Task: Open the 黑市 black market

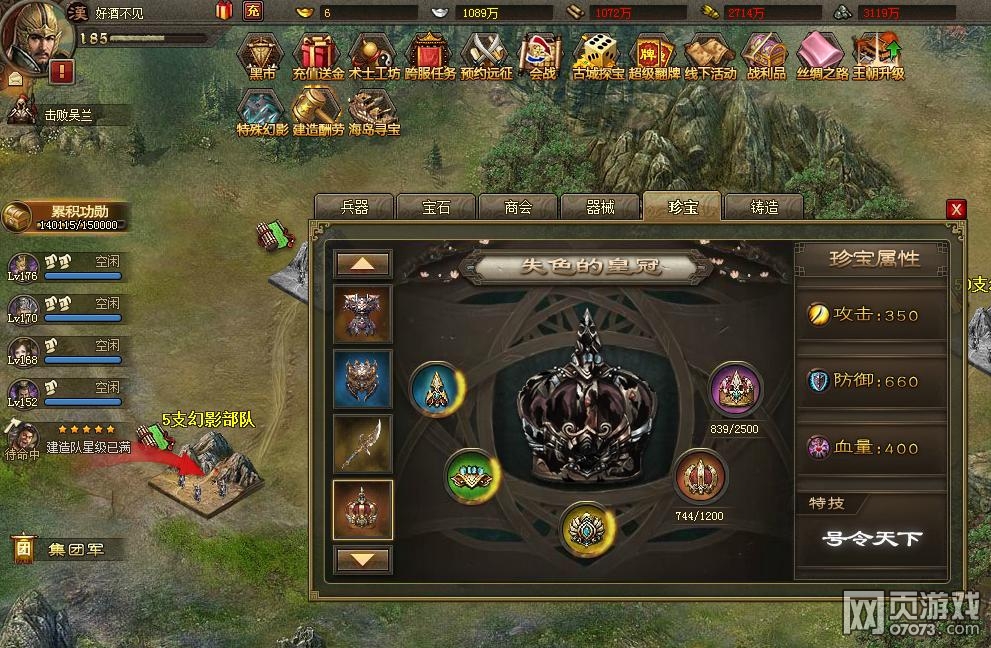Action: coord(263,55)
